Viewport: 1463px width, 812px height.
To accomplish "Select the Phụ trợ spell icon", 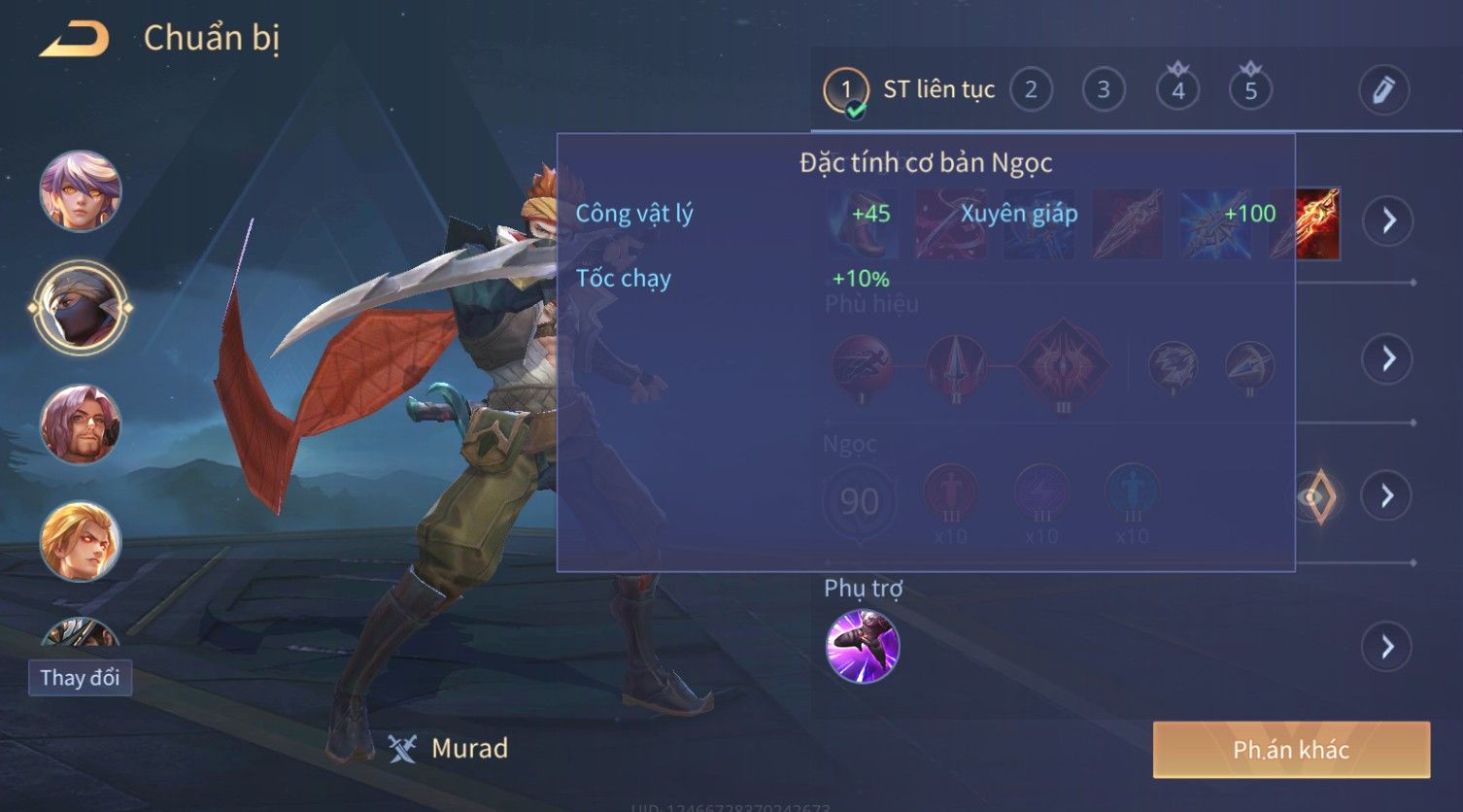I will click(862, 647).
